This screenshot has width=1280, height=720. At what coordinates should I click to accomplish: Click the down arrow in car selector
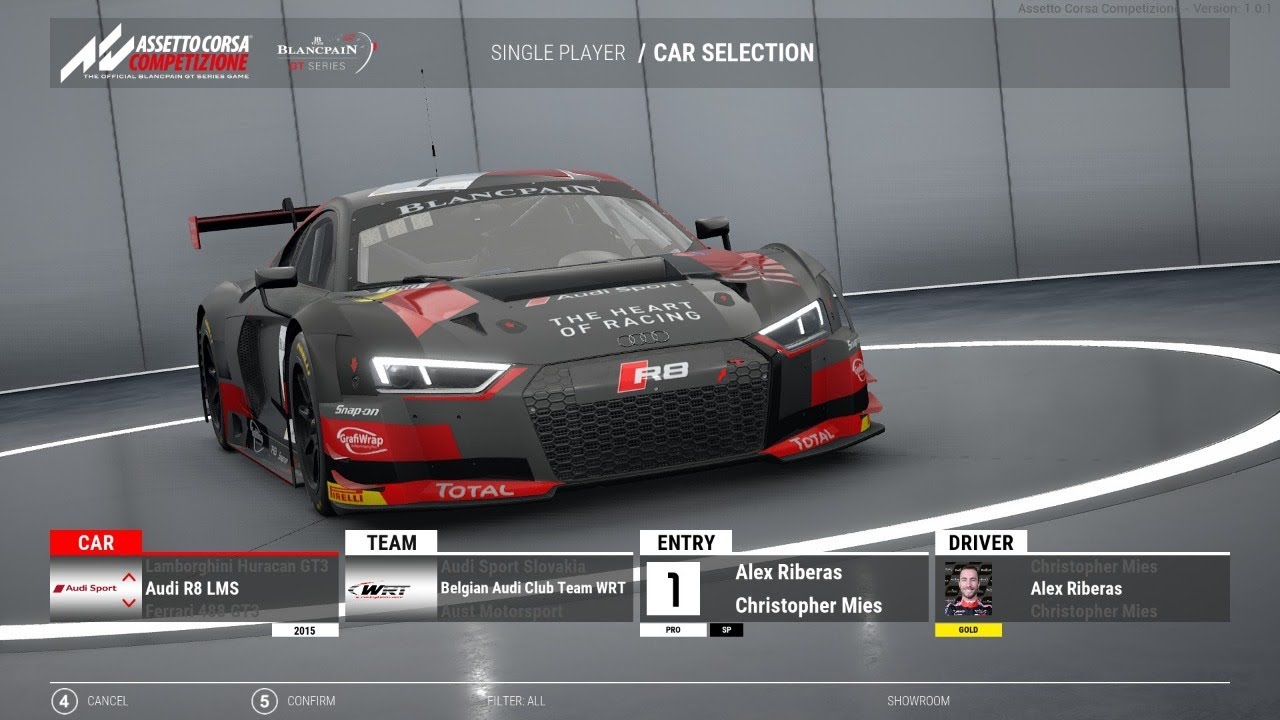[x=129, y=602]
